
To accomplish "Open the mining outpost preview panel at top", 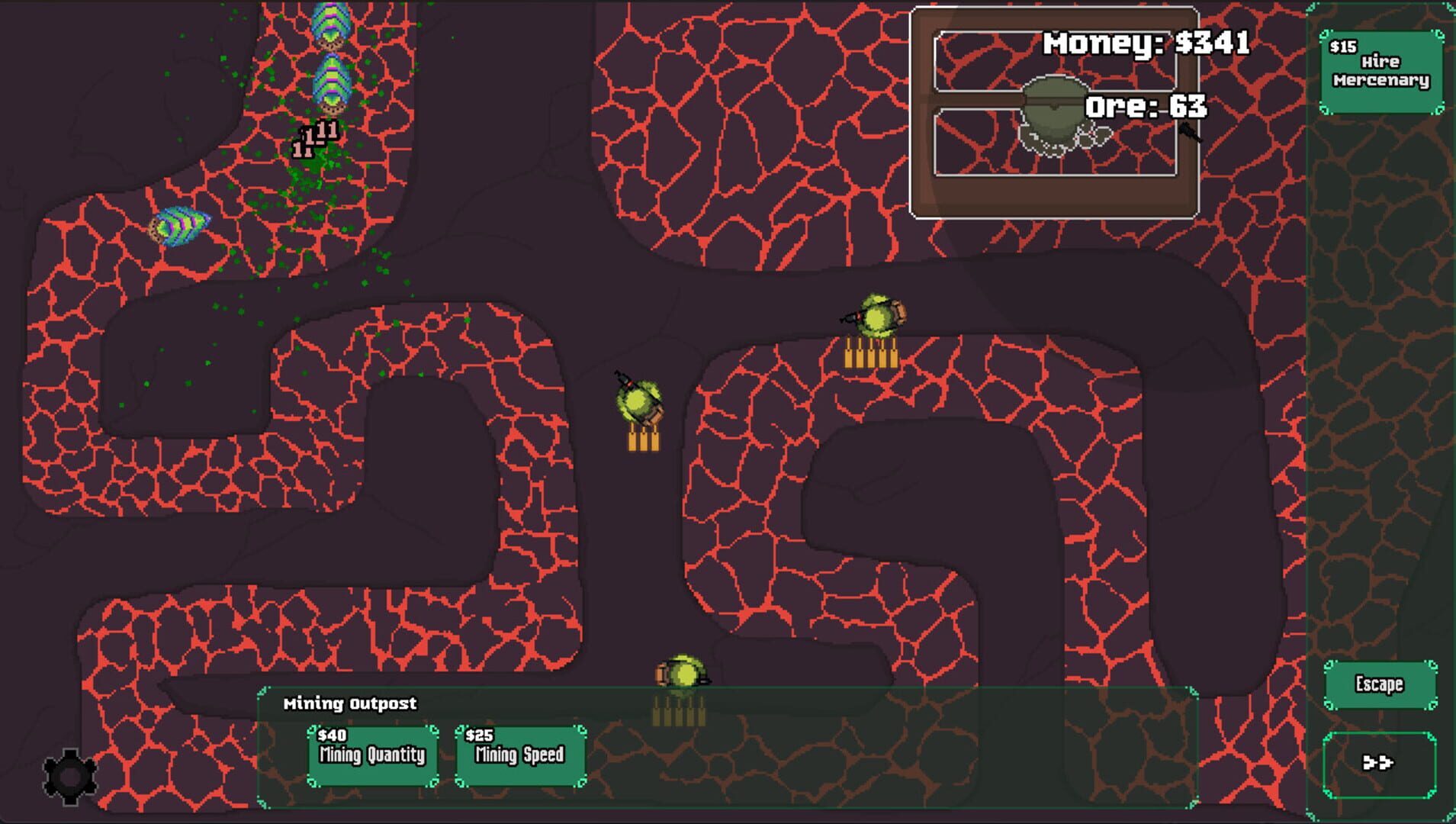I will tap(1056, 111).
